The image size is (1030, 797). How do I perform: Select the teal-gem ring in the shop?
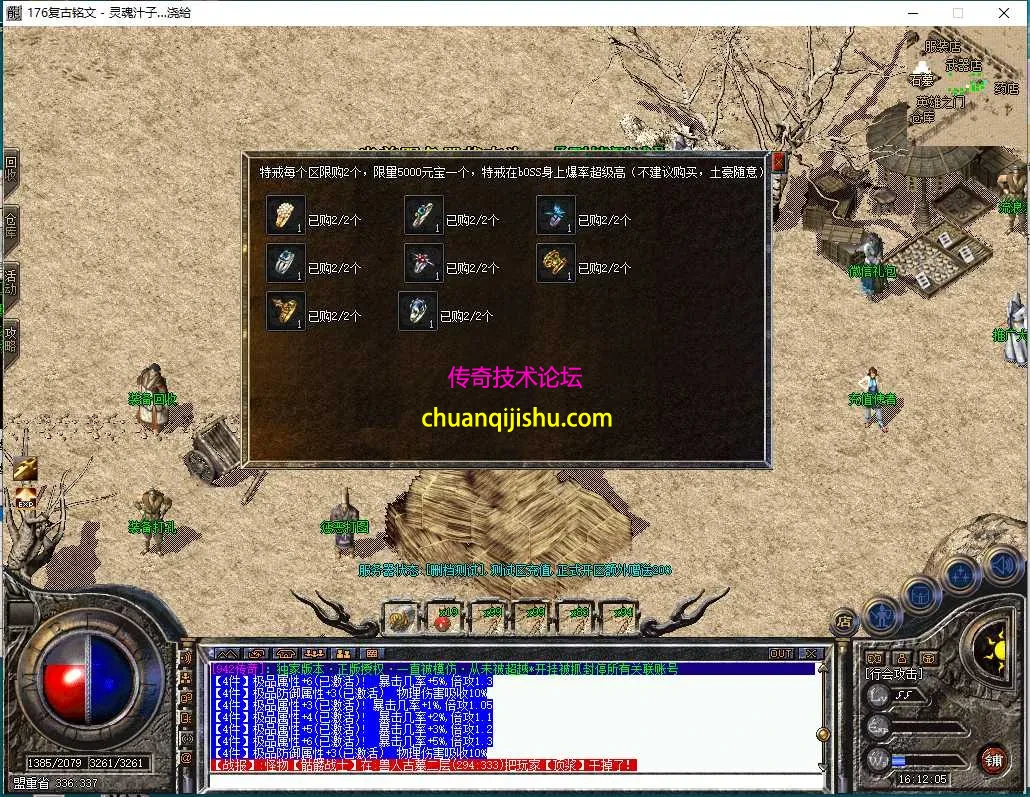424,215
